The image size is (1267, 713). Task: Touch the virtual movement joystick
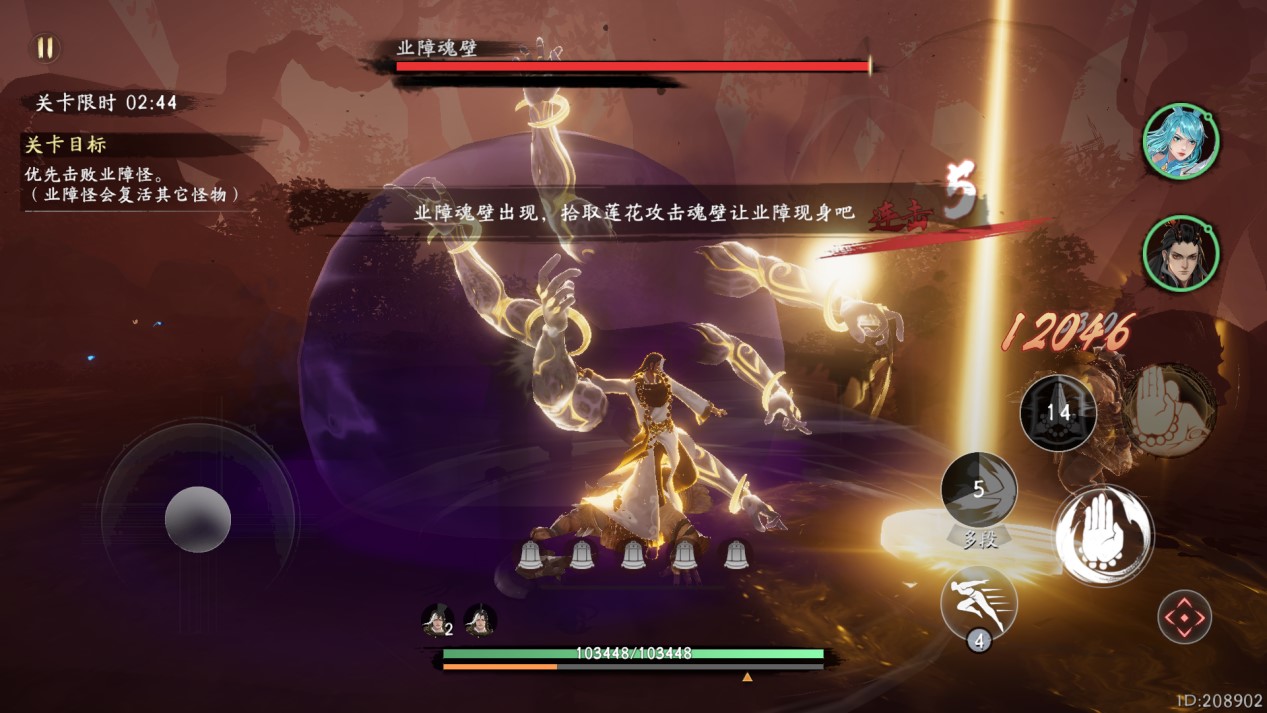(198, 518)
